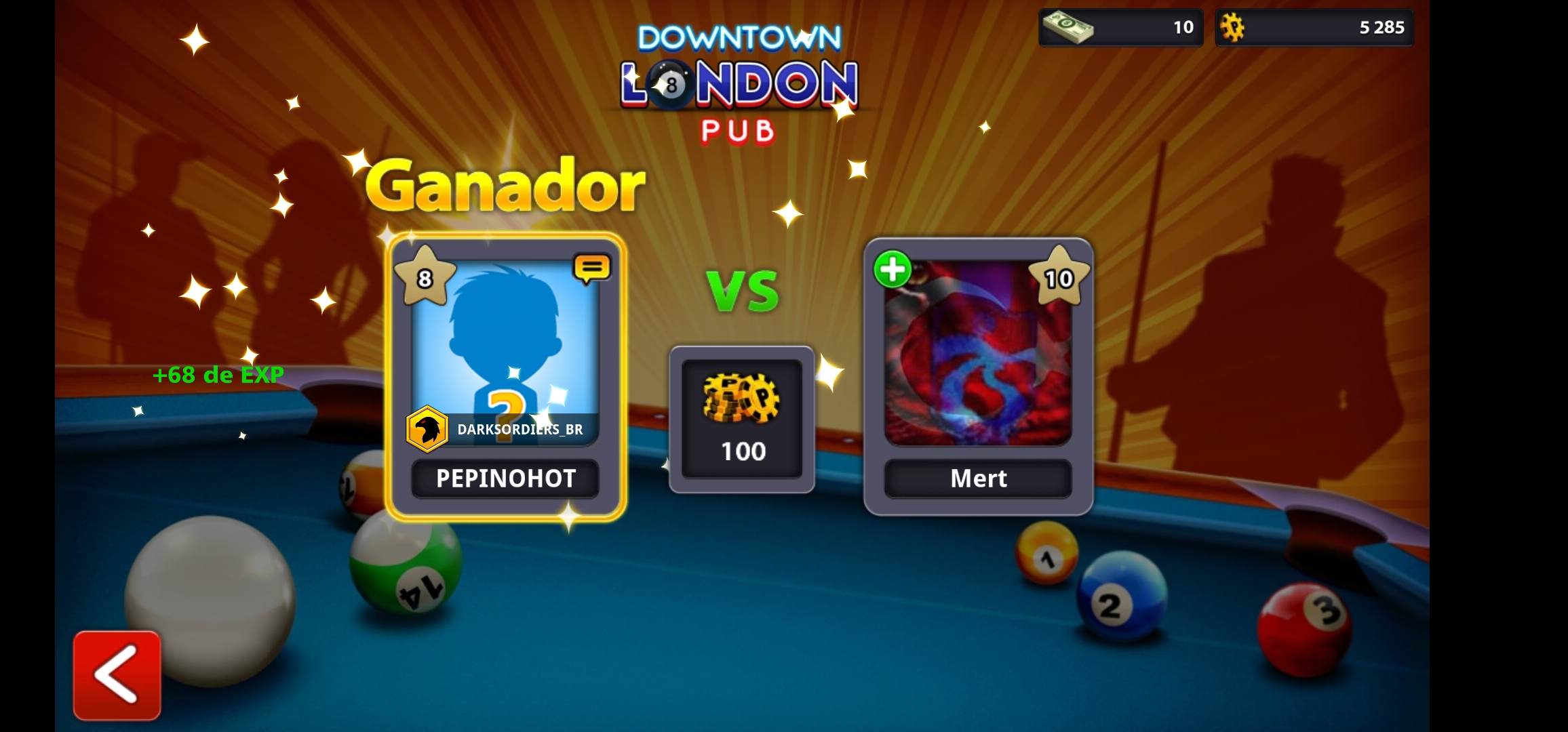Add Mert as friend with green plus
The width and height of the screenshot is (1568, 732).
click(893, 270)
